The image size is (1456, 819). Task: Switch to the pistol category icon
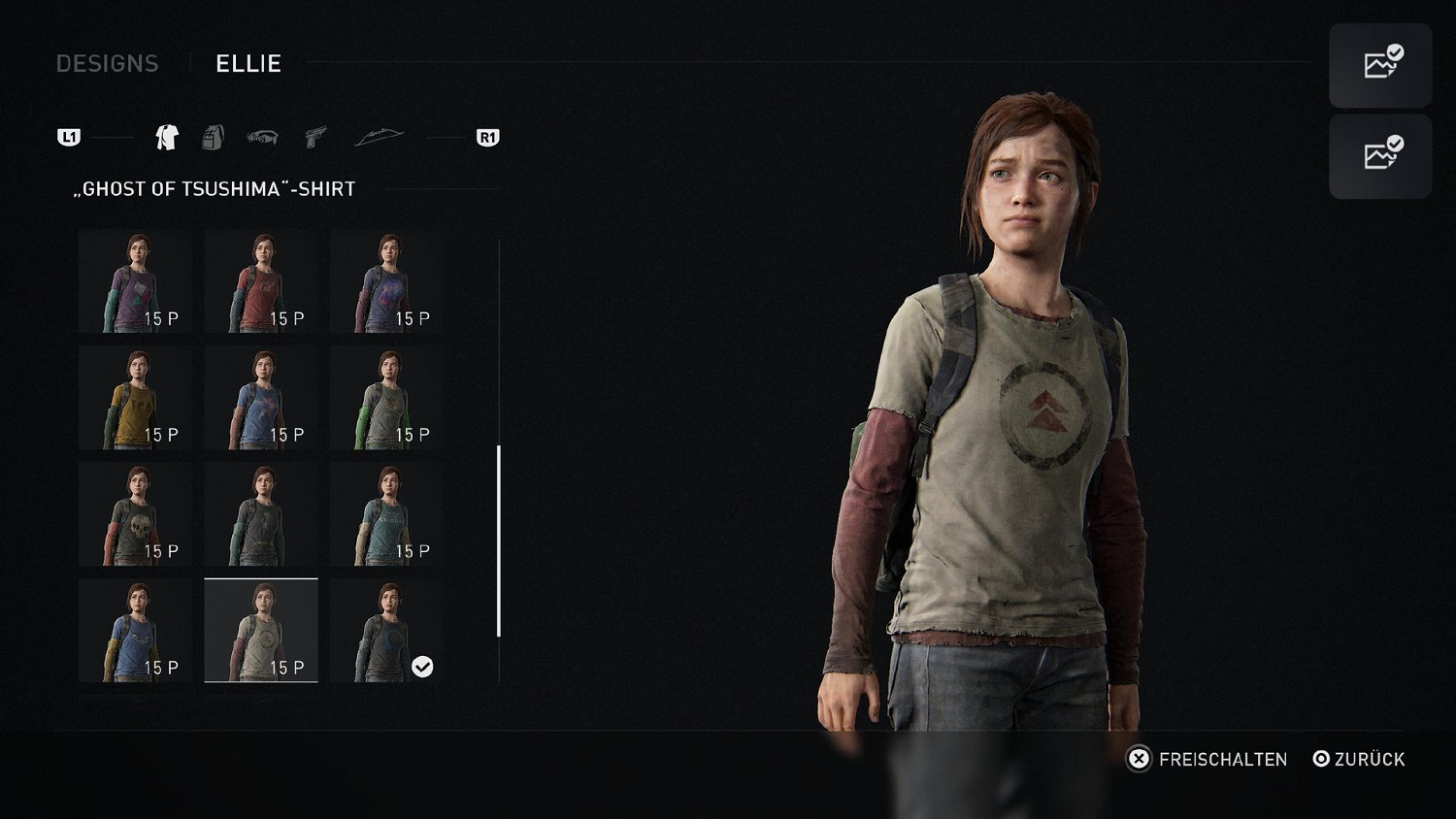315,137
